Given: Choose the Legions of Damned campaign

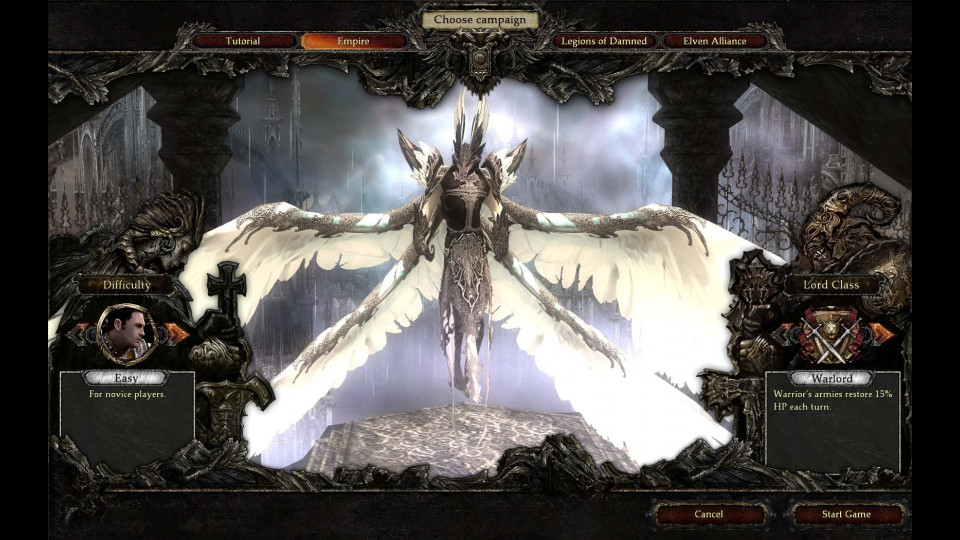Looking at the screenshot, I should (x=604, y=41).
